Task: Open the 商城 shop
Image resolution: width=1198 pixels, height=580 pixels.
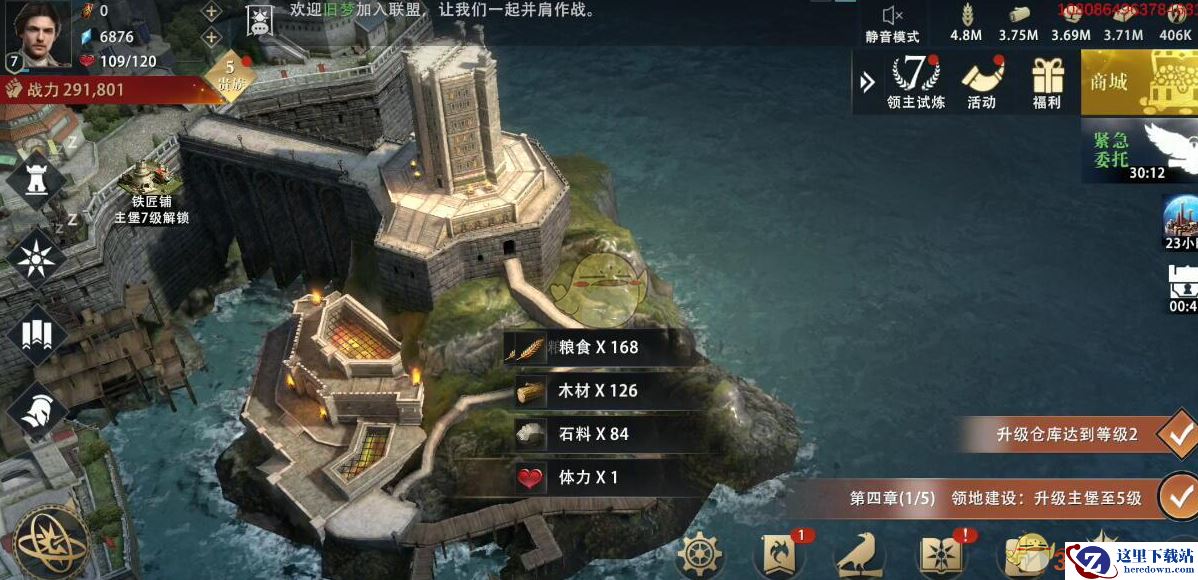Action: click(x=1138, y=81)
